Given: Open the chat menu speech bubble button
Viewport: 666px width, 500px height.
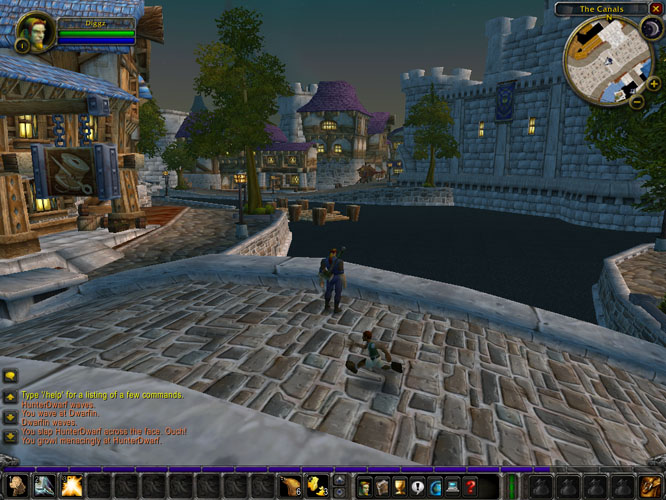Looking at the screenshot, I should tap(10, 377).
